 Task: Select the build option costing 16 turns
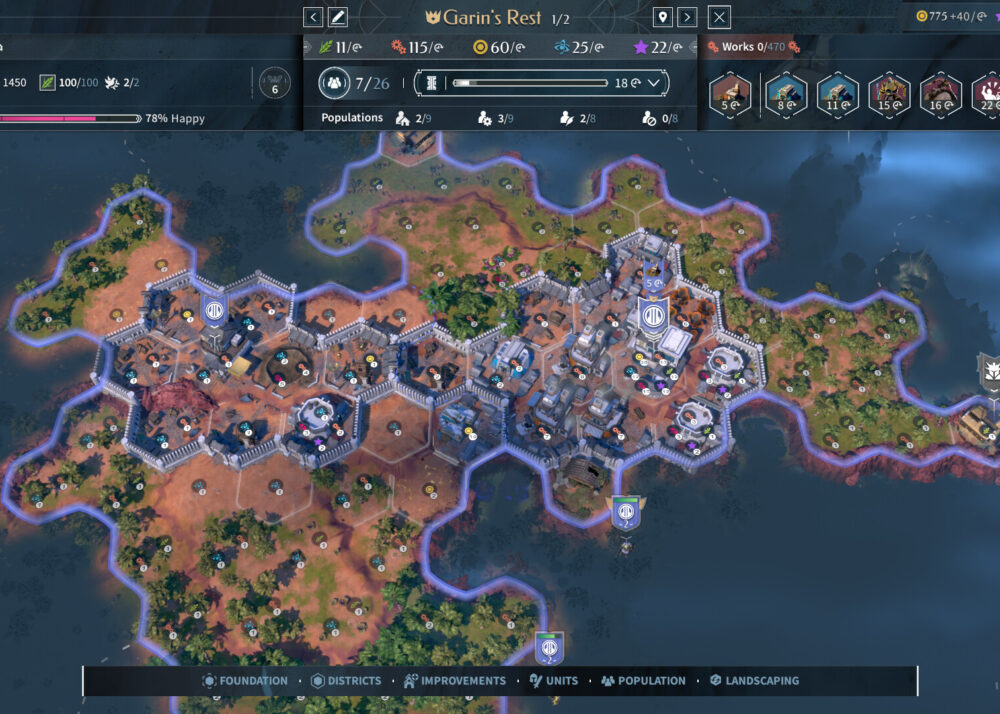point(941,95)
